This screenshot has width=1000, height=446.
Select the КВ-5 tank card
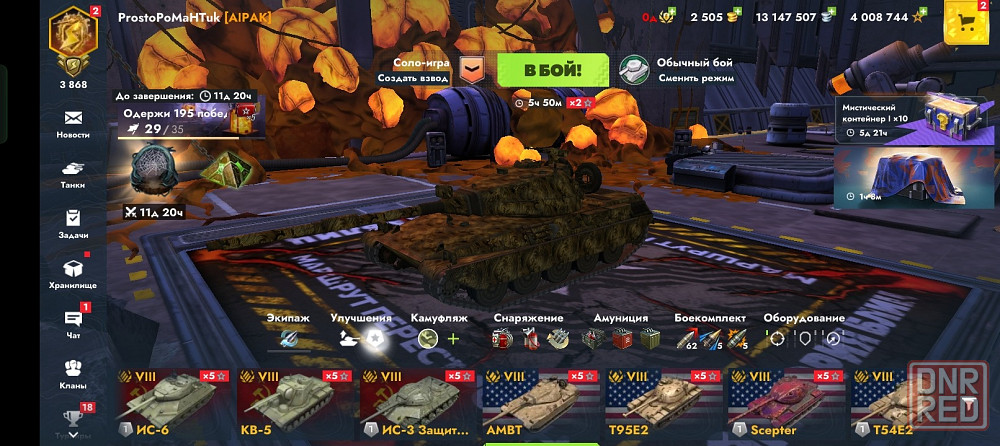295,403
